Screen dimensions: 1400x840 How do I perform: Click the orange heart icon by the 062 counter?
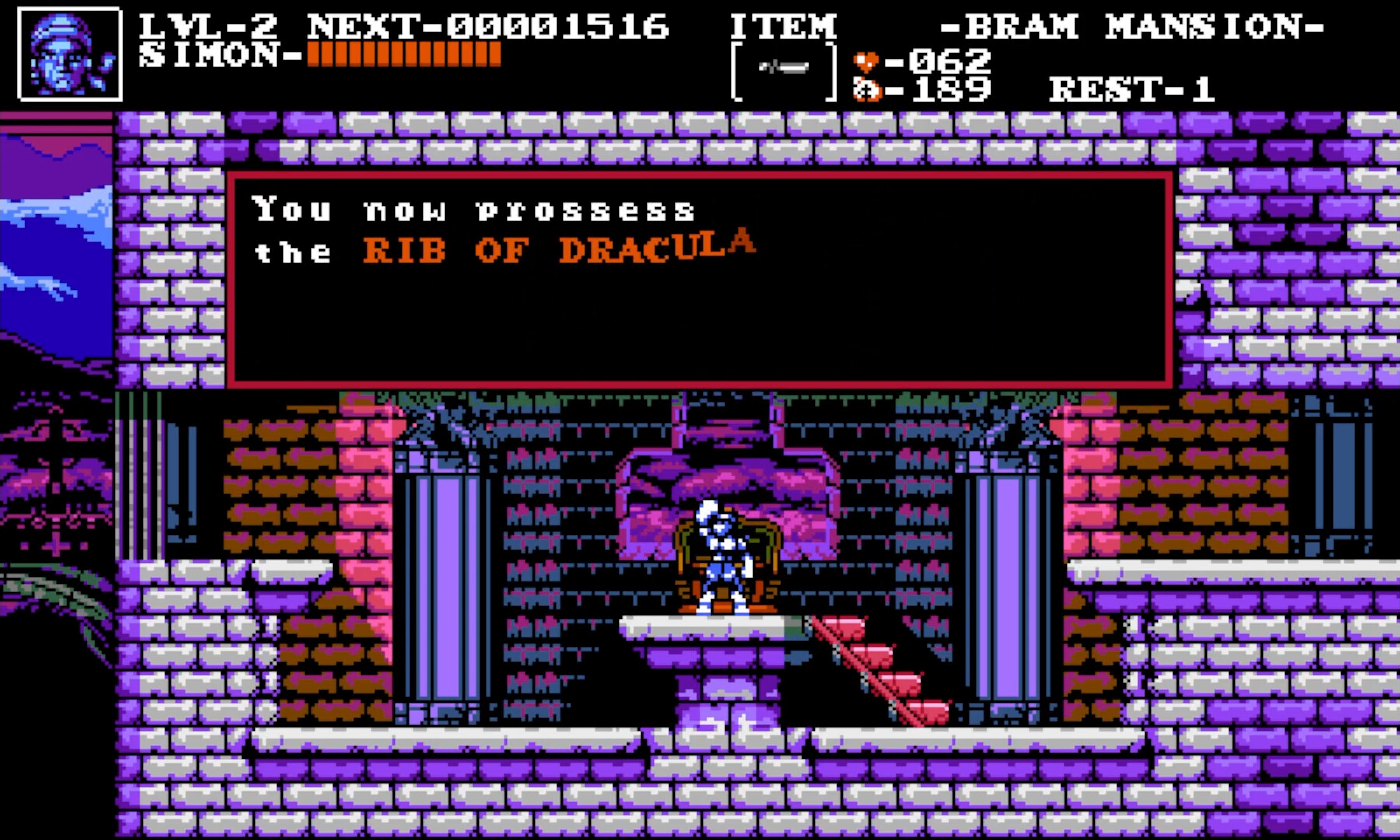pos(865,60)
